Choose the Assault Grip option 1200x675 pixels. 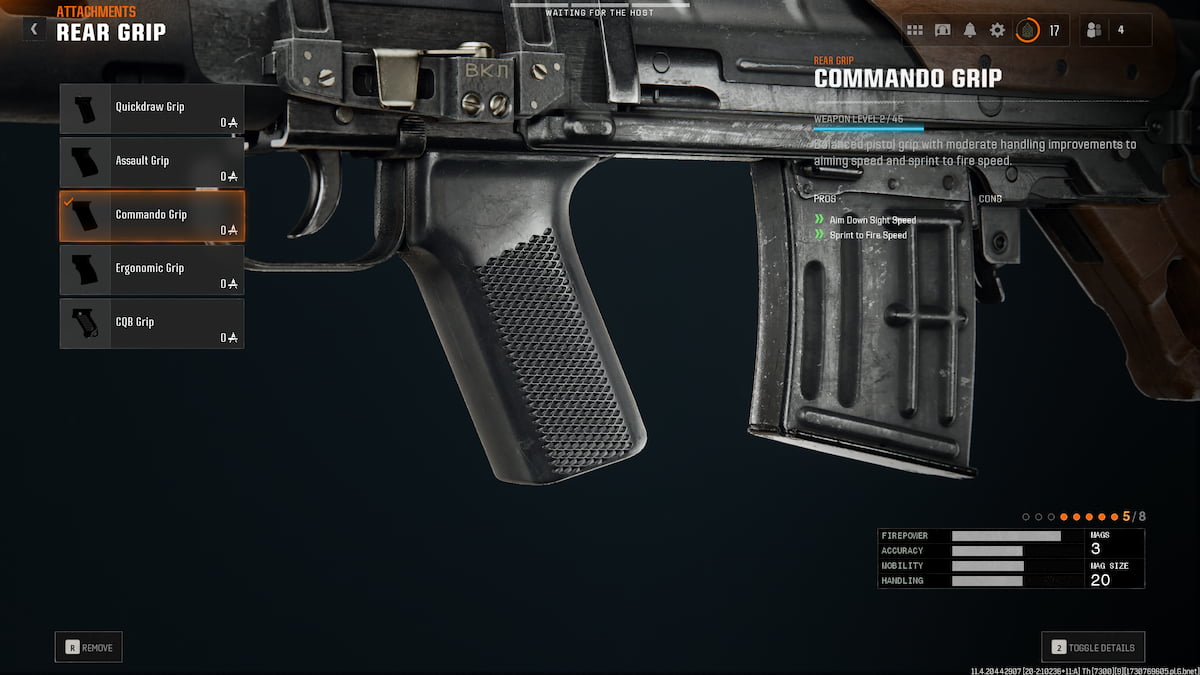(x=152, y=162)
